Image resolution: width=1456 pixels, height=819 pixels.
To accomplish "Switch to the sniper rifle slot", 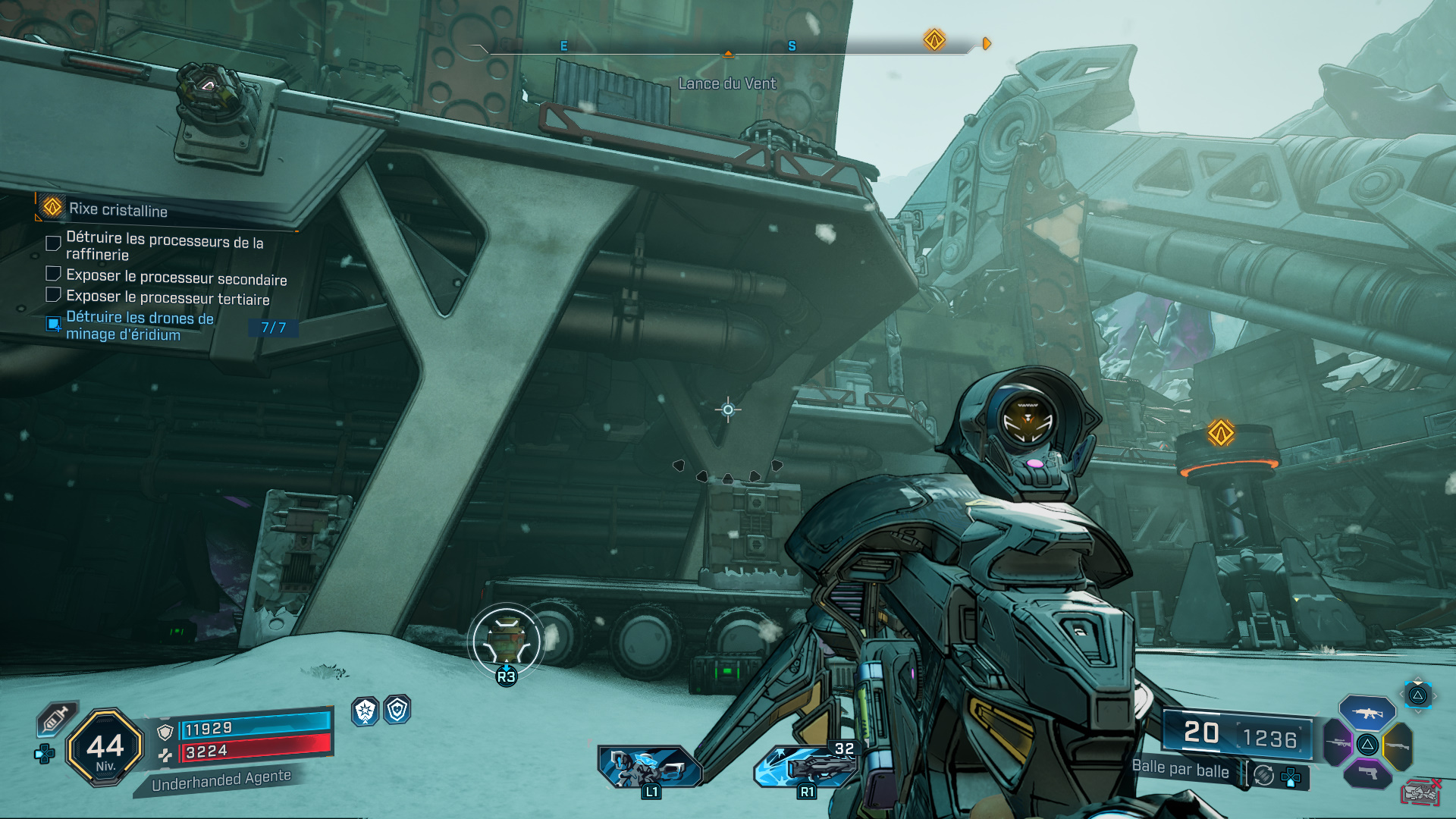I will [x=1338, y=742].
